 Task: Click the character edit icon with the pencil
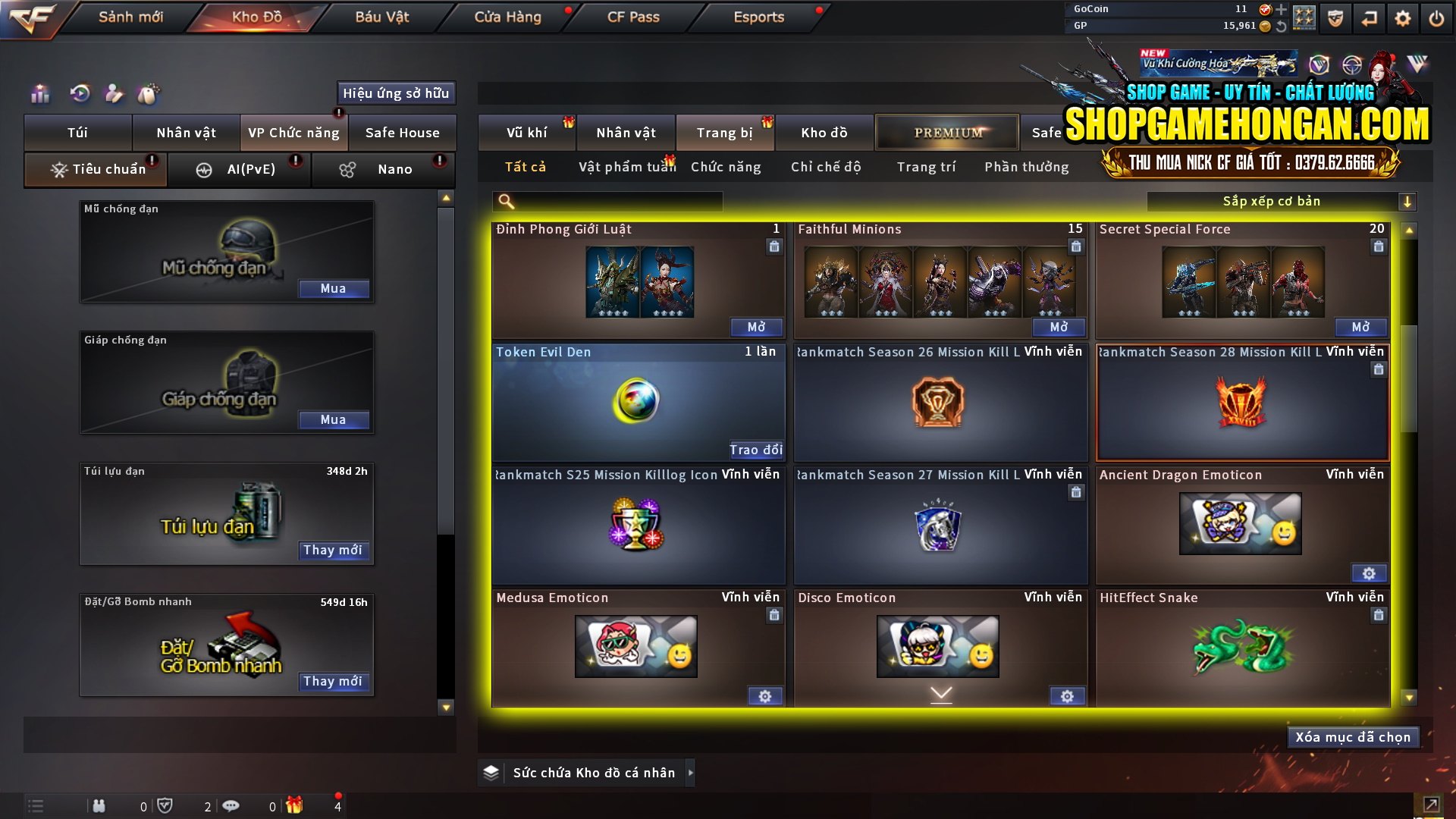(x=114, y=93)
